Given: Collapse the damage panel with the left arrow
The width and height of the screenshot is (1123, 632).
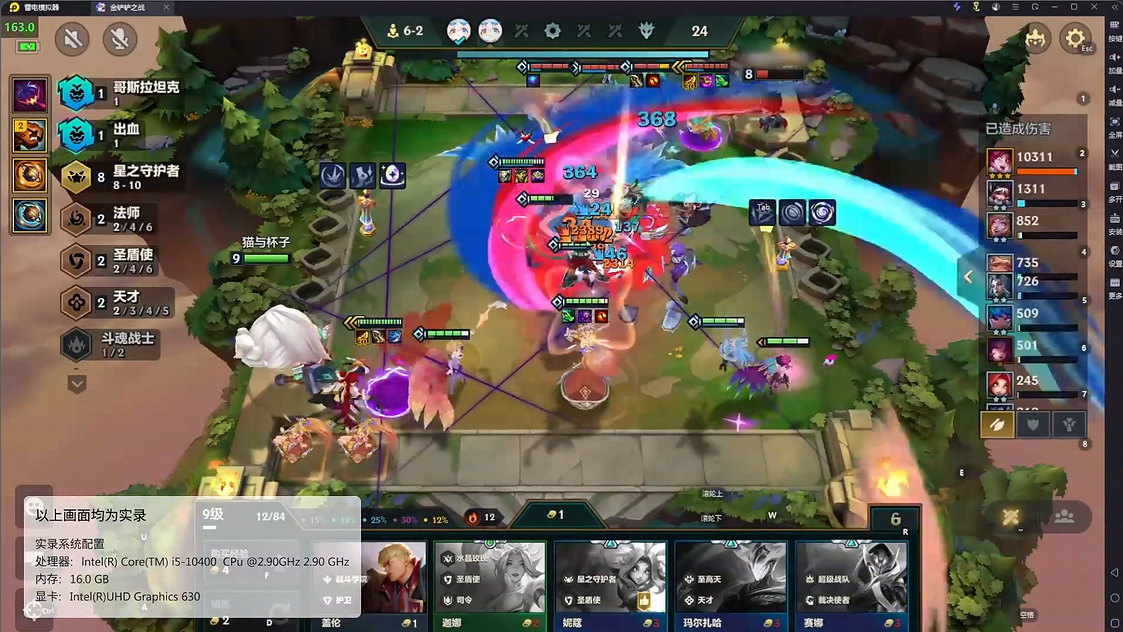Looking at the screenshot, I should [968, 277].
